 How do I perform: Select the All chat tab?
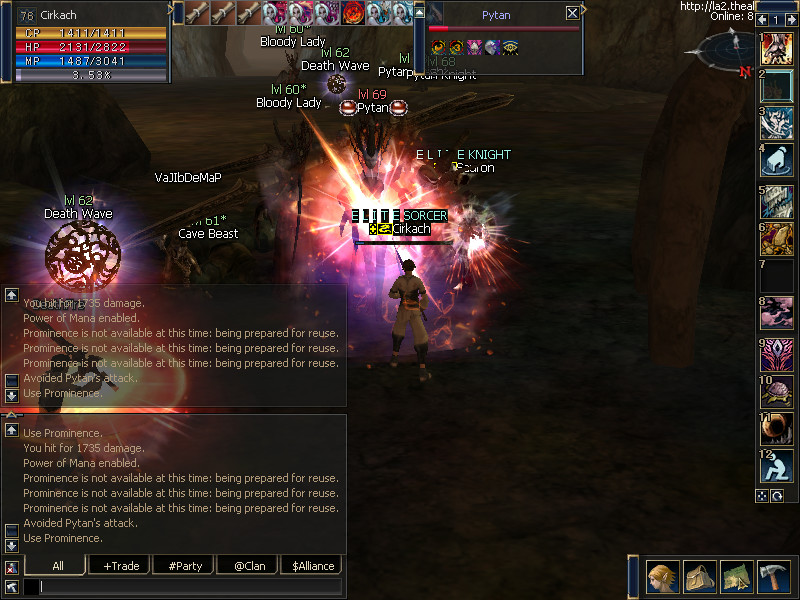58,566
